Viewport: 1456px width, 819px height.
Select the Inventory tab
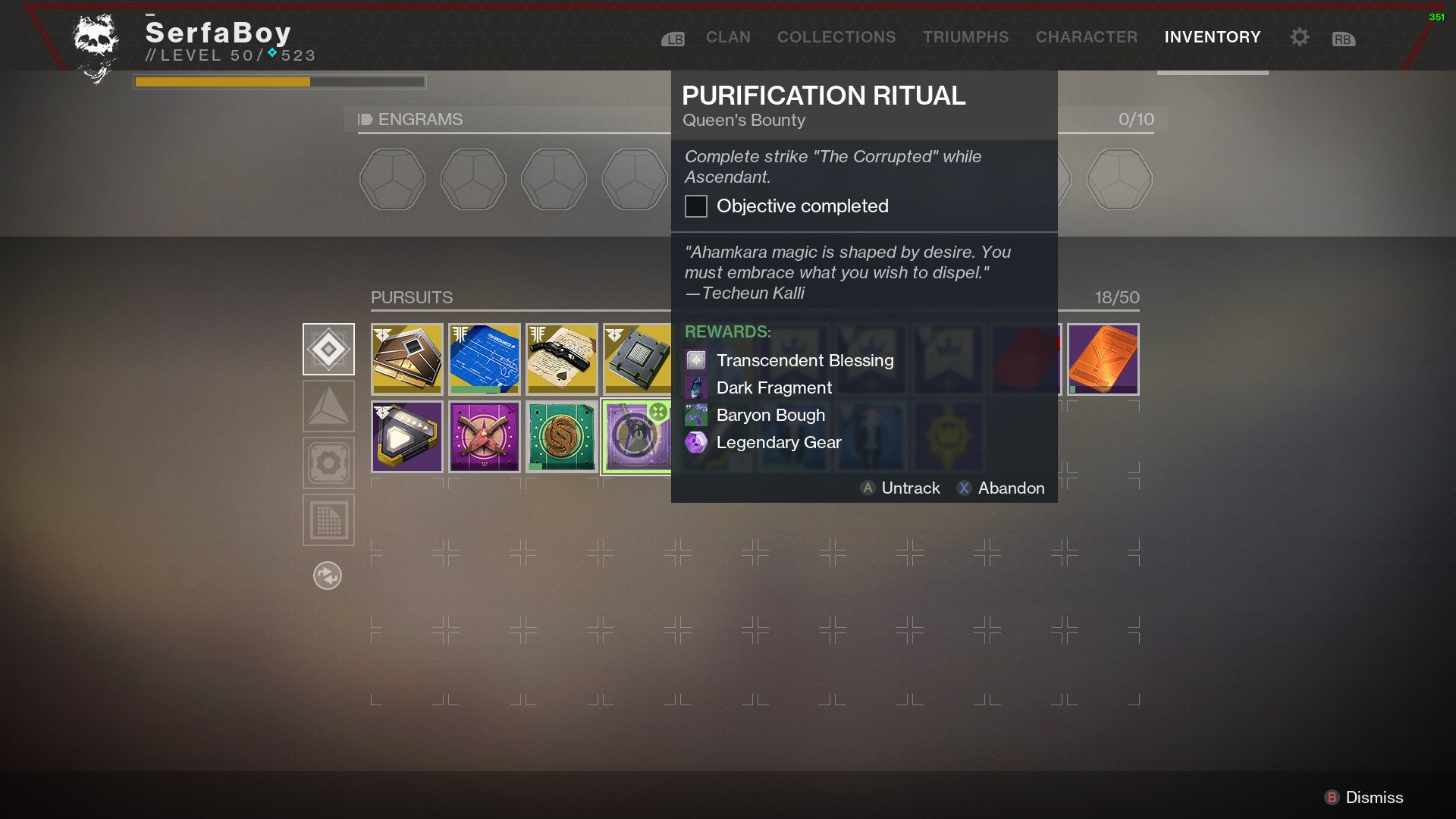[1212, 37]
